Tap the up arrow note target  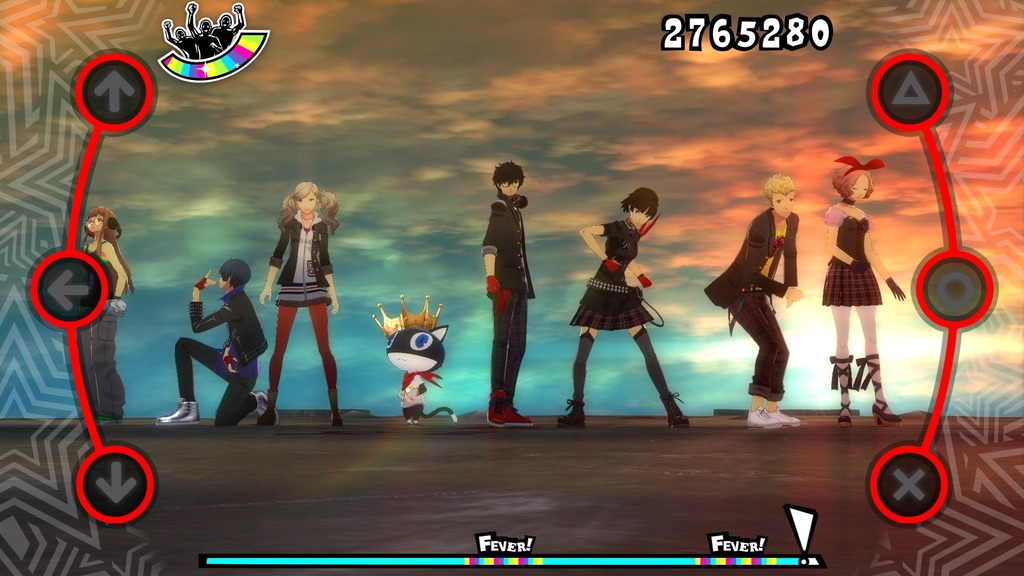(x=115, y=92)
